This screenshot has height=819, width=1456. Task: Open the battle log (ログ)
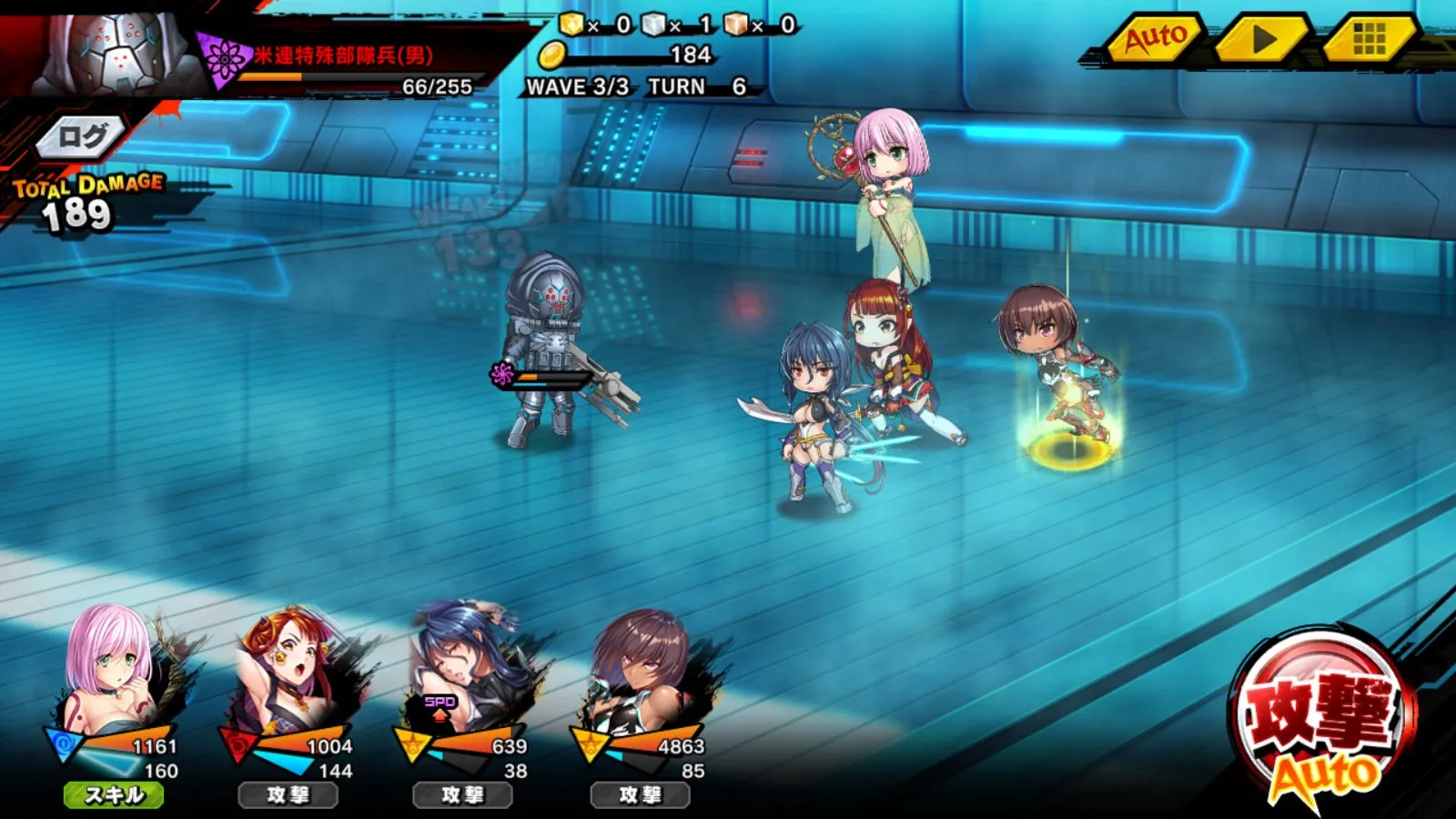tap(82, 137)
